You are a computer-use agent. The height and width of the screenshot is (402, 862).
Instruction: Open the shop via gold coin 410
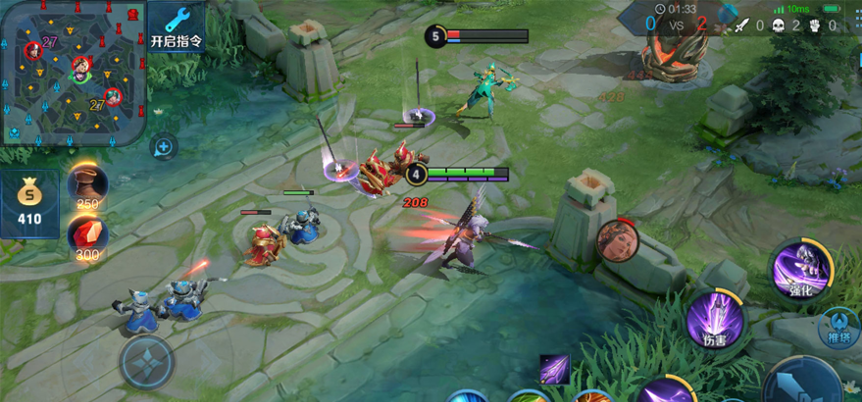coord(29,204)
